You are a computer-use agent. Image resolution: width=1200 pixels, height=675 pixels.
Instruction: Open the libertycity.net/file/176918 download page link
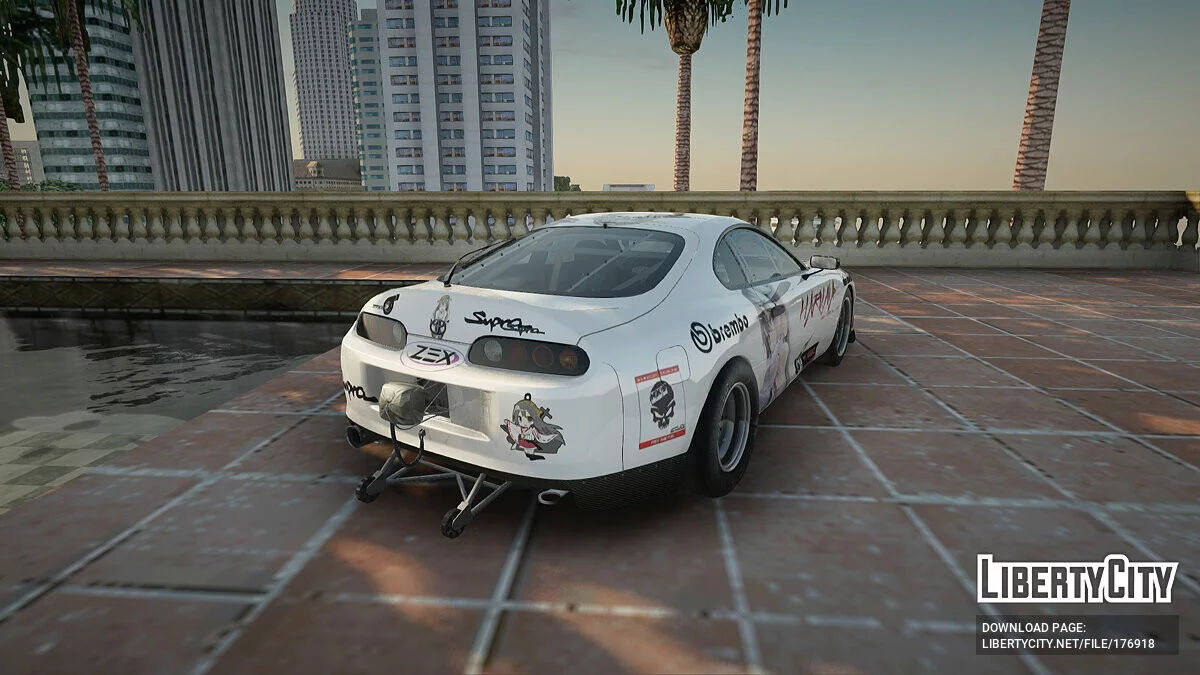[1068, 643]
